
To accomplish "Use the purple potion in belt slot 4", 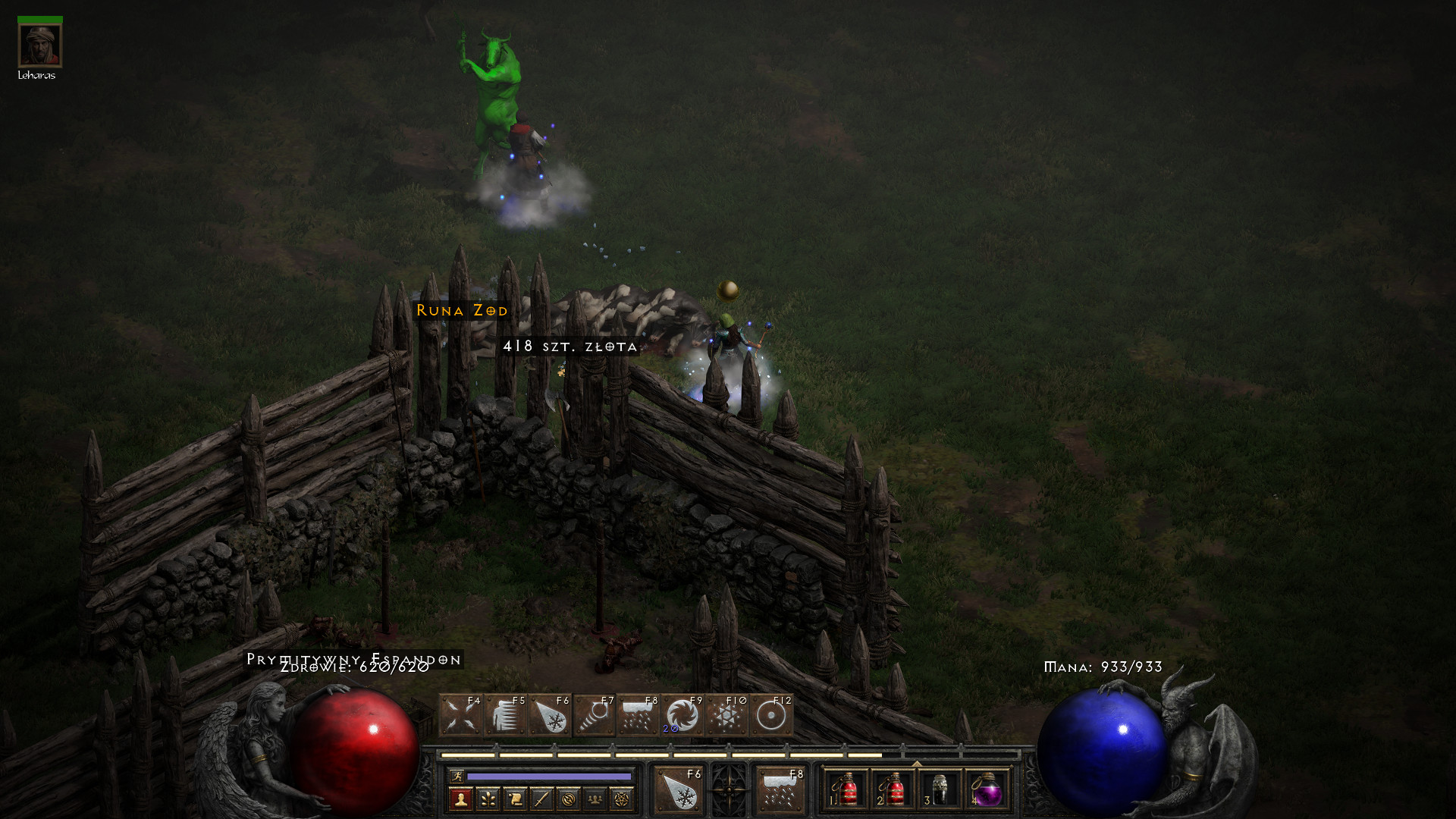I will pos(987,790).
